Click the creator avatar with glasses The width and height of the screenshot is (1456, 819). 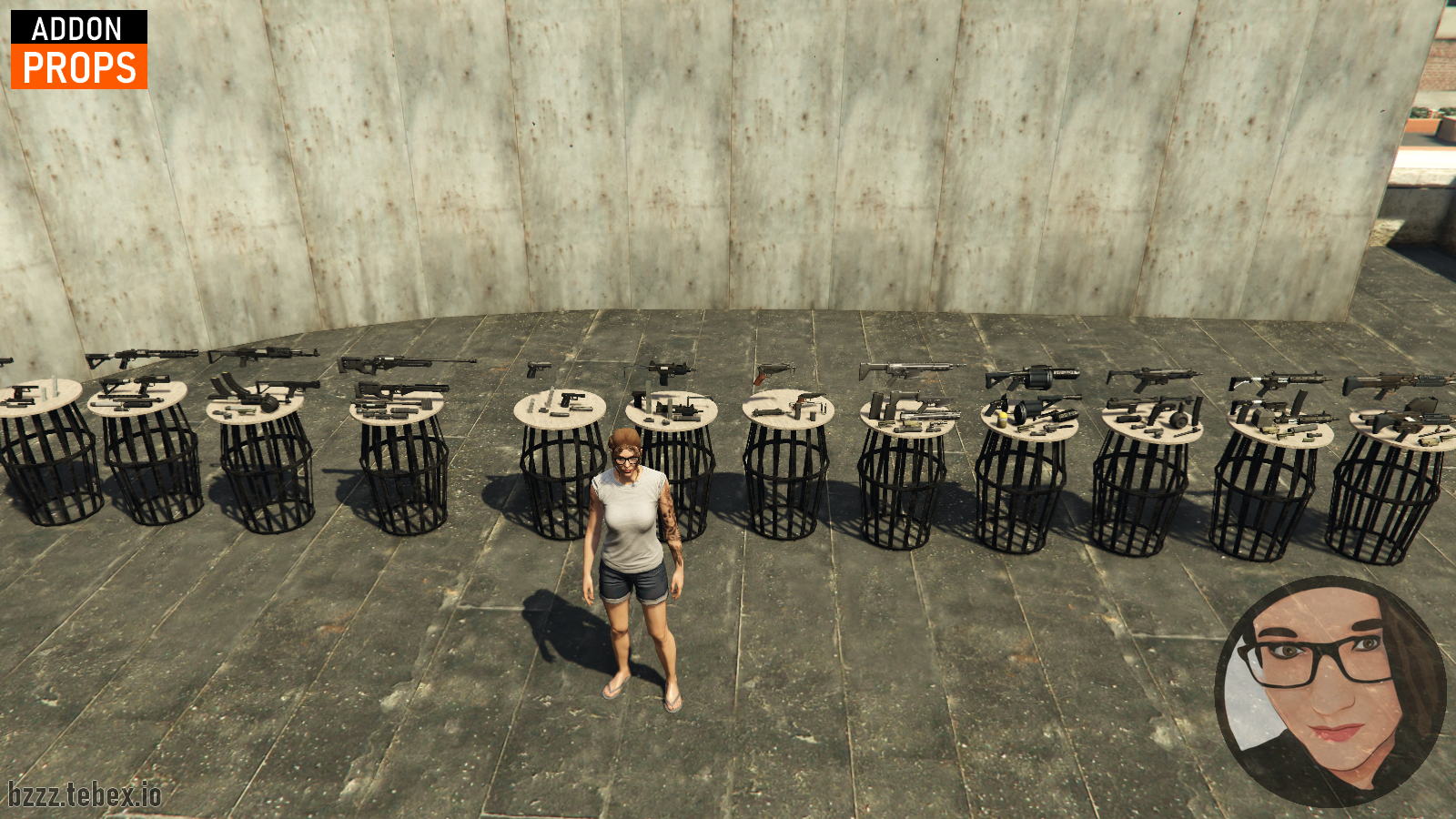tap(1330, 692)
